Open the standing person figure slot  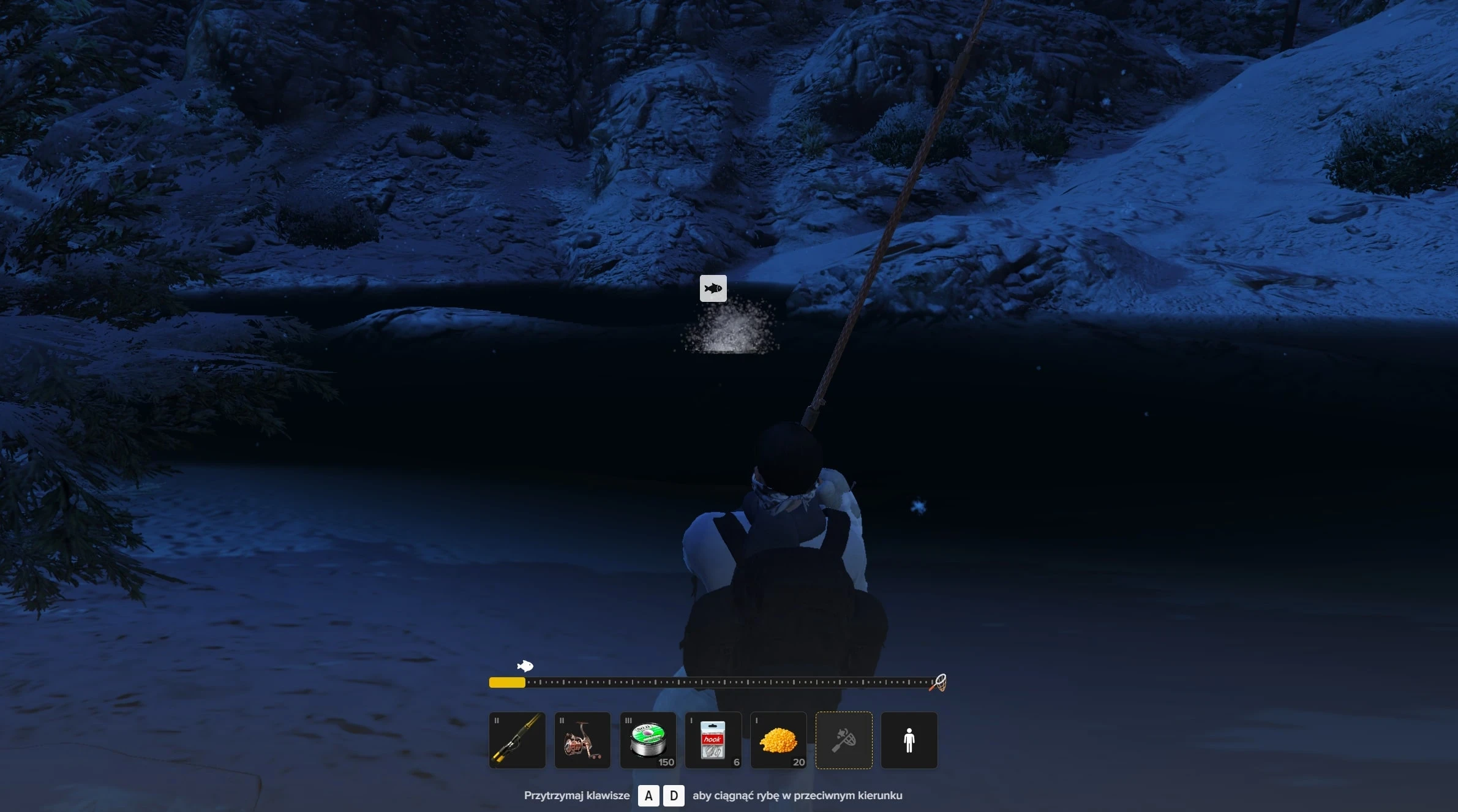pos(909,740)
